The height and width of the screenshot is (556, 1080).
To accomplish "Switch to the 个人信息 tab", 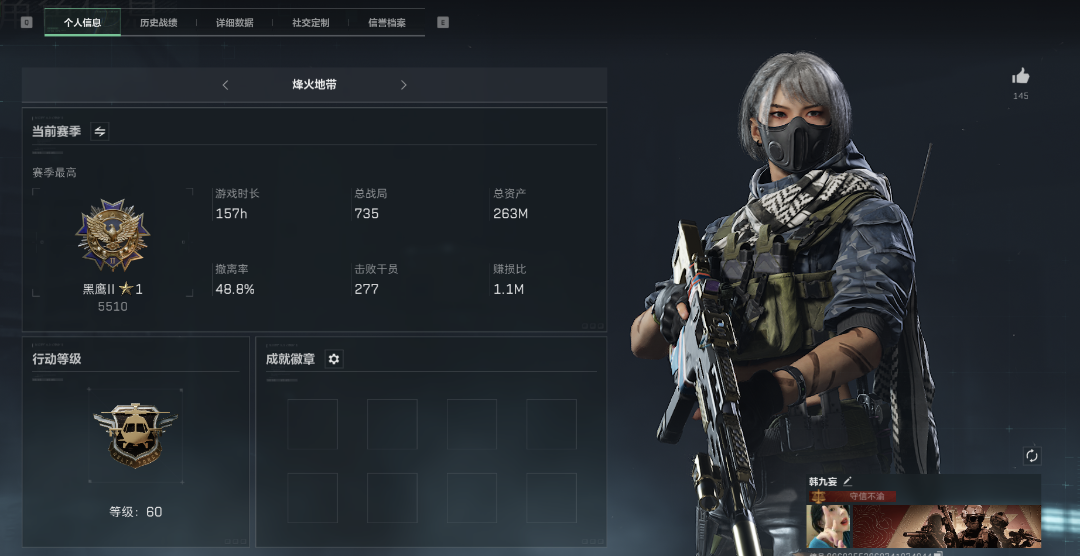I will [82, 22].
